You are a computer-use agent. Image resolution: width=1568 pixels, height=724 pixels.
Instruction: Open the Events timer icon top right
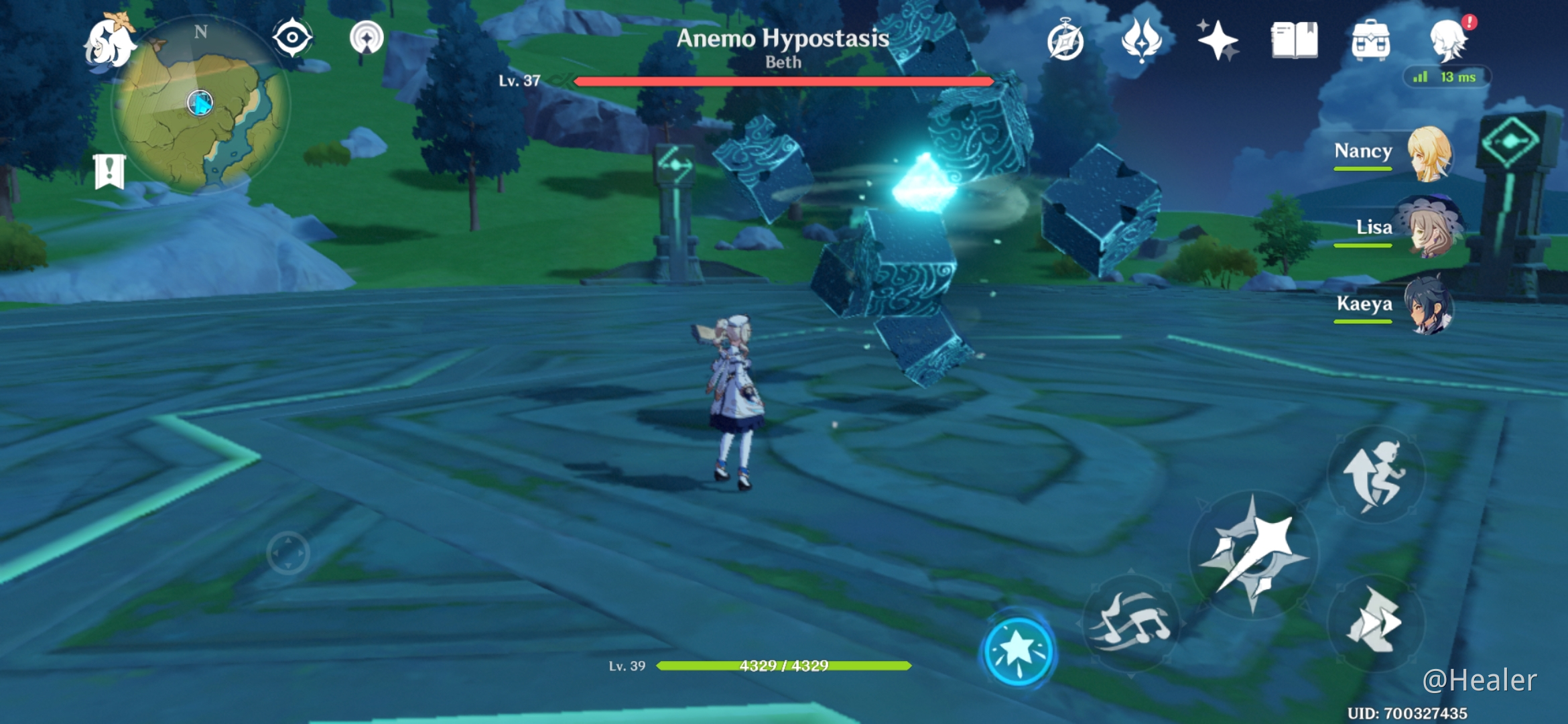point(1065,42)
